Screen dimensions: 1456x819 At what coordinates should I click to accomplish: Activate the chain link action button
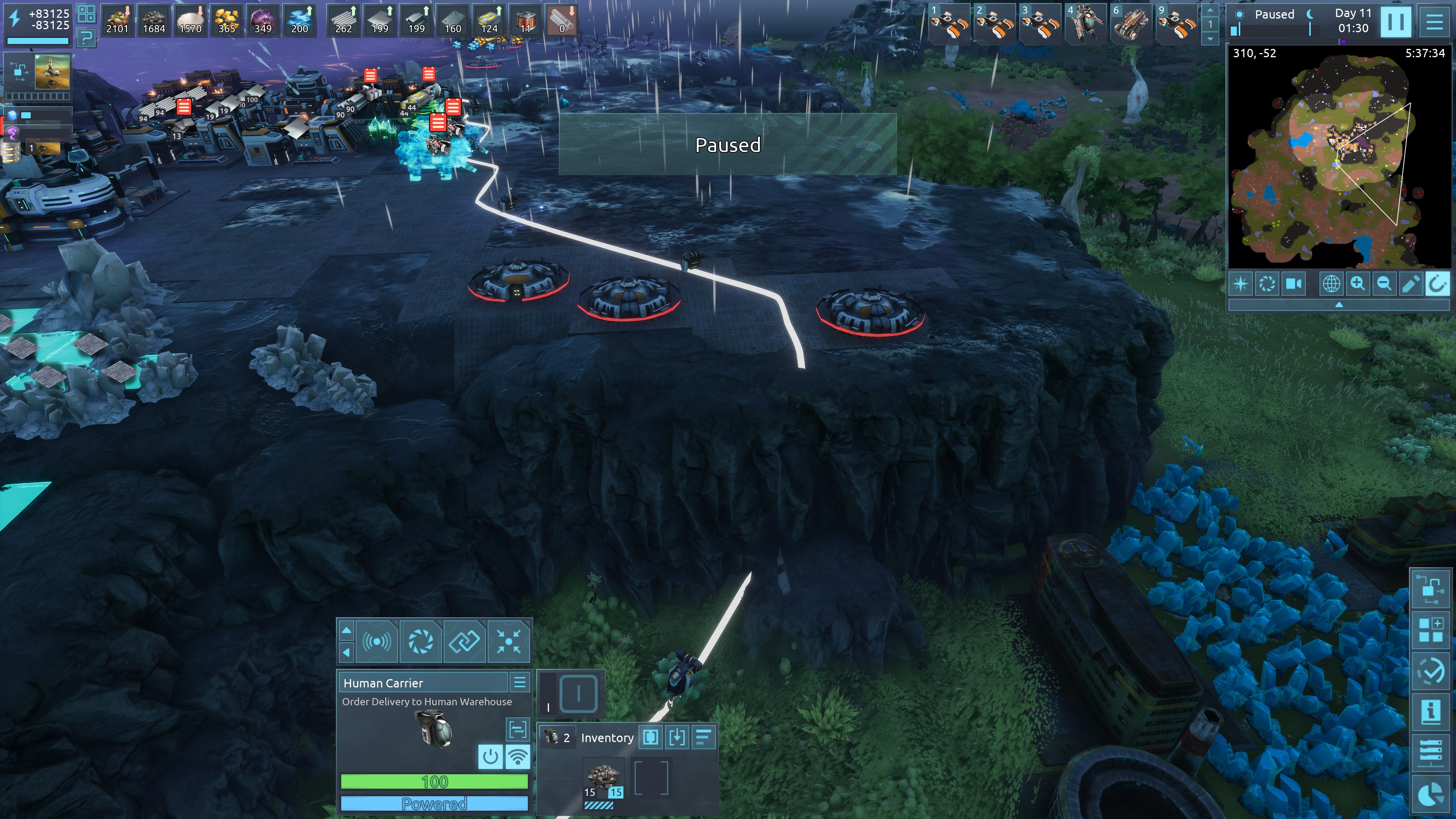(x=464, y=641)
